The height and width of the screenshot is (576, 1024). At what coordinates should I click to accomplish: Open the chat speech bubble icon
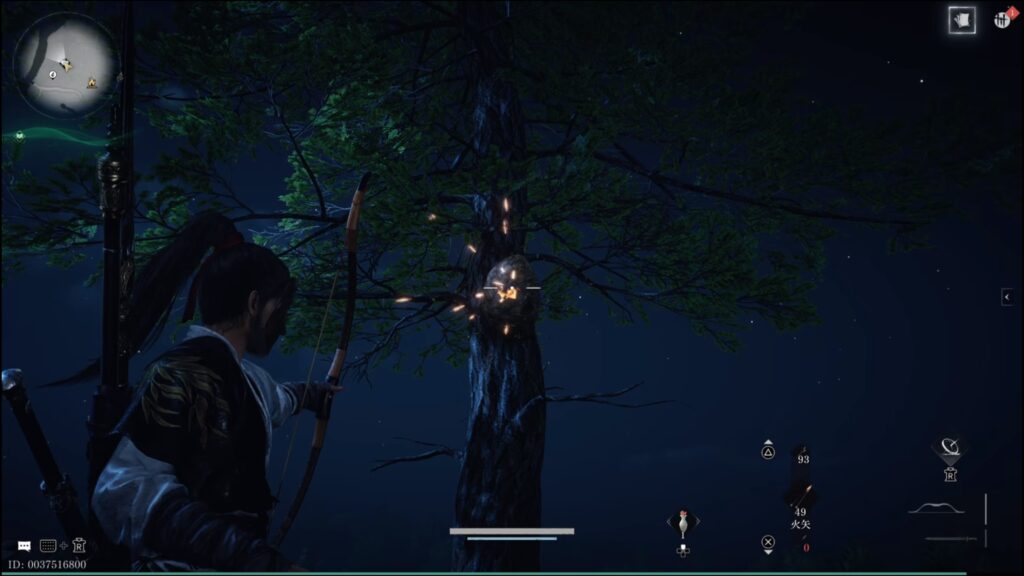coord(24,546)
